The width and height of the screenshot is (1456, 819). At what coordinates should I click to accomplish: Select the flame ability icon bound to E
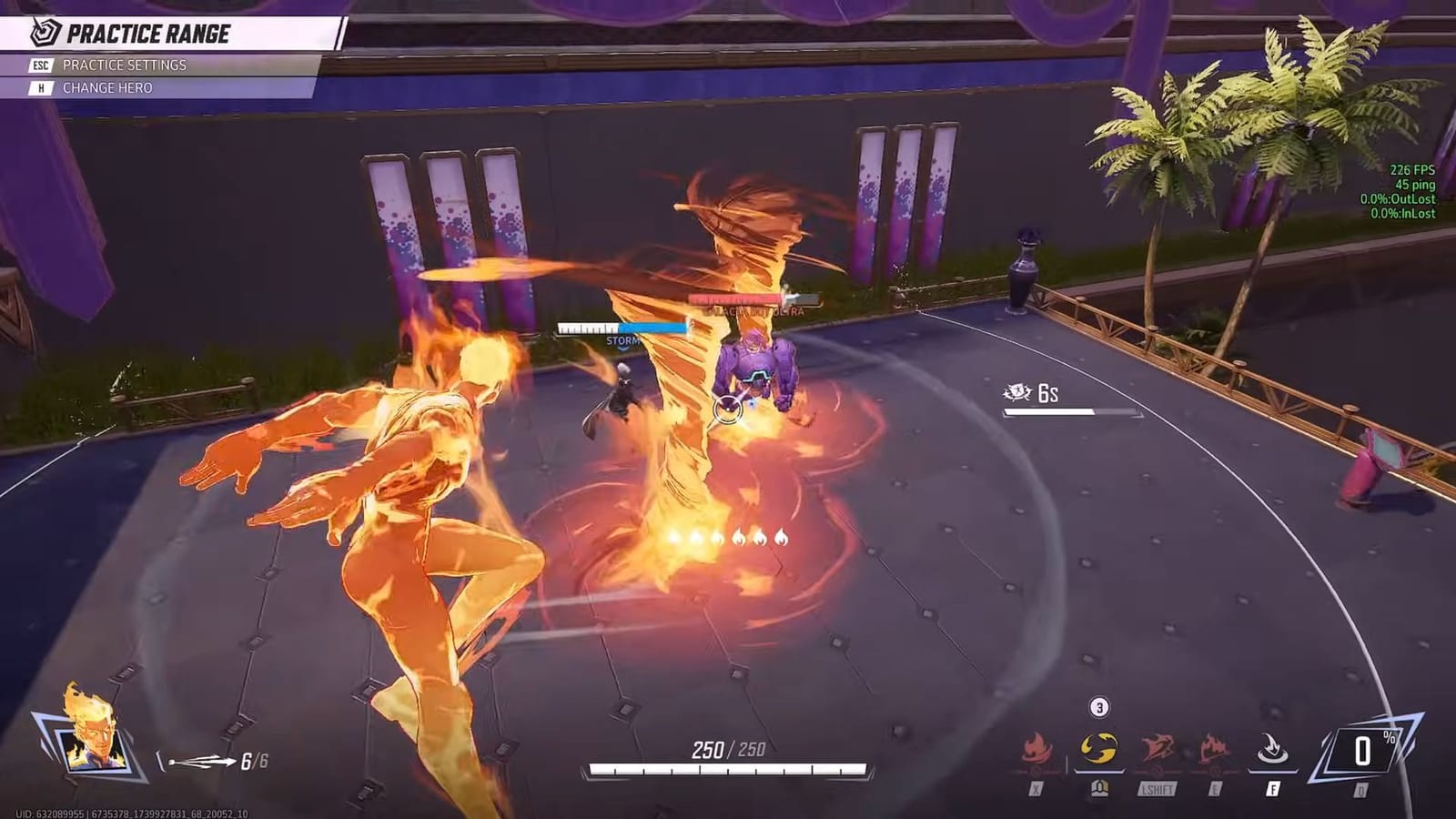point(1216,746)
